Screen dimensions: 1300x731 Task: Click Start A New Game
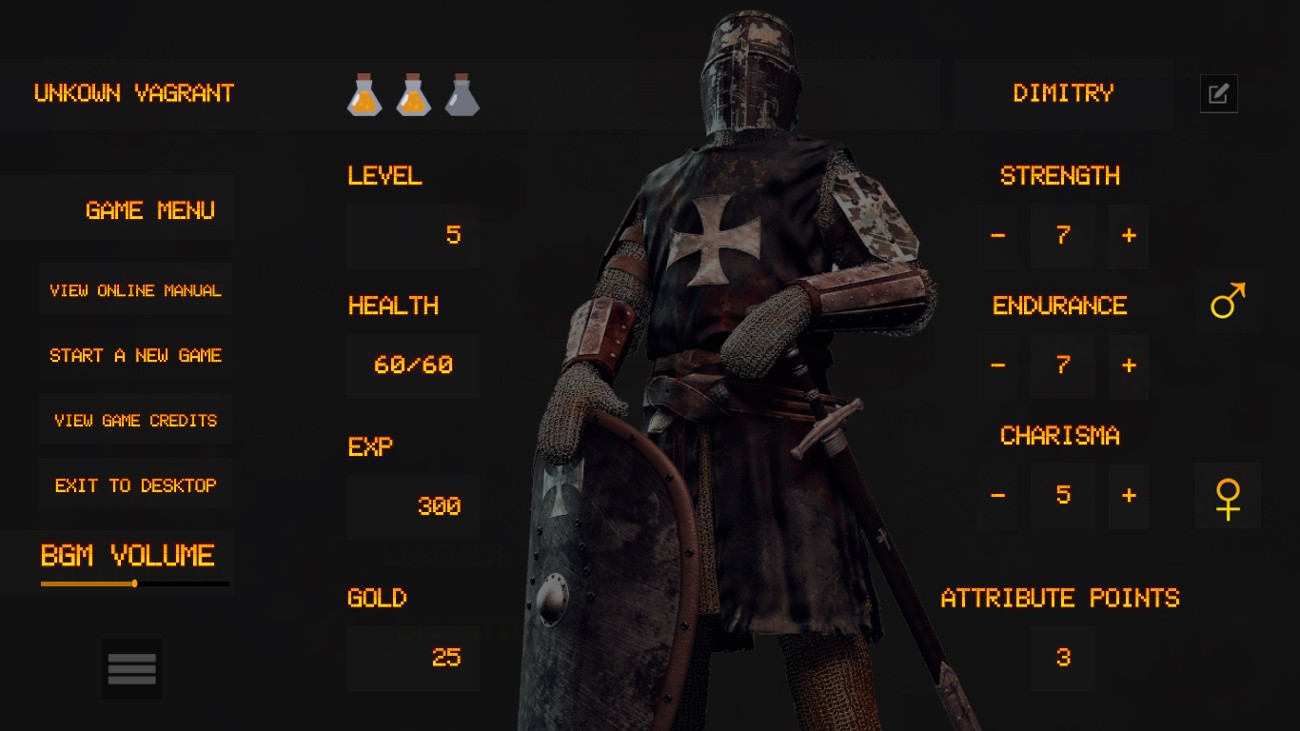click(x=135, y=354)
